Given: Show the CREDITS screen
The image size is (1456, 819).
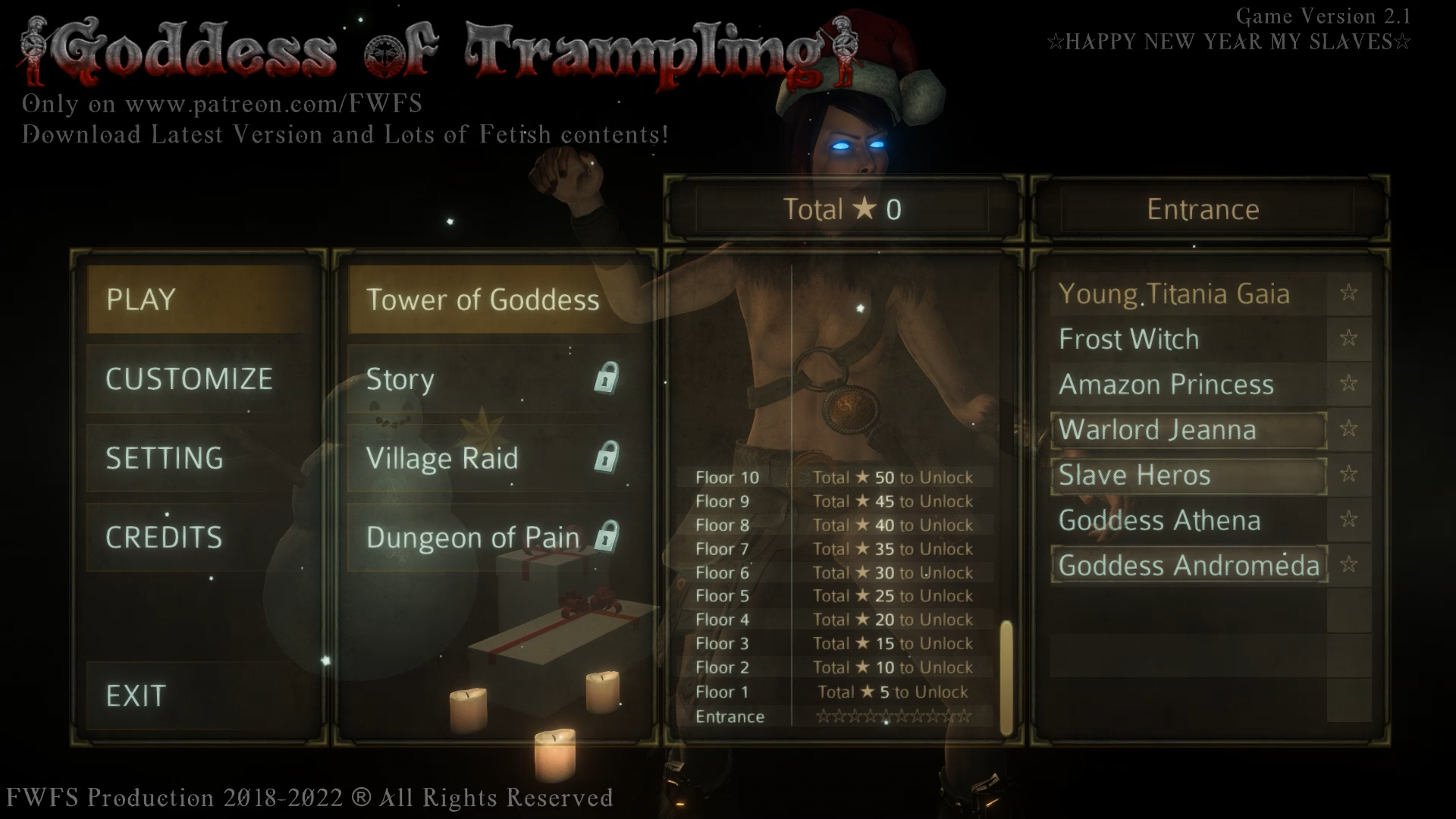Looking at the screenshot, I should pos(201,537).
